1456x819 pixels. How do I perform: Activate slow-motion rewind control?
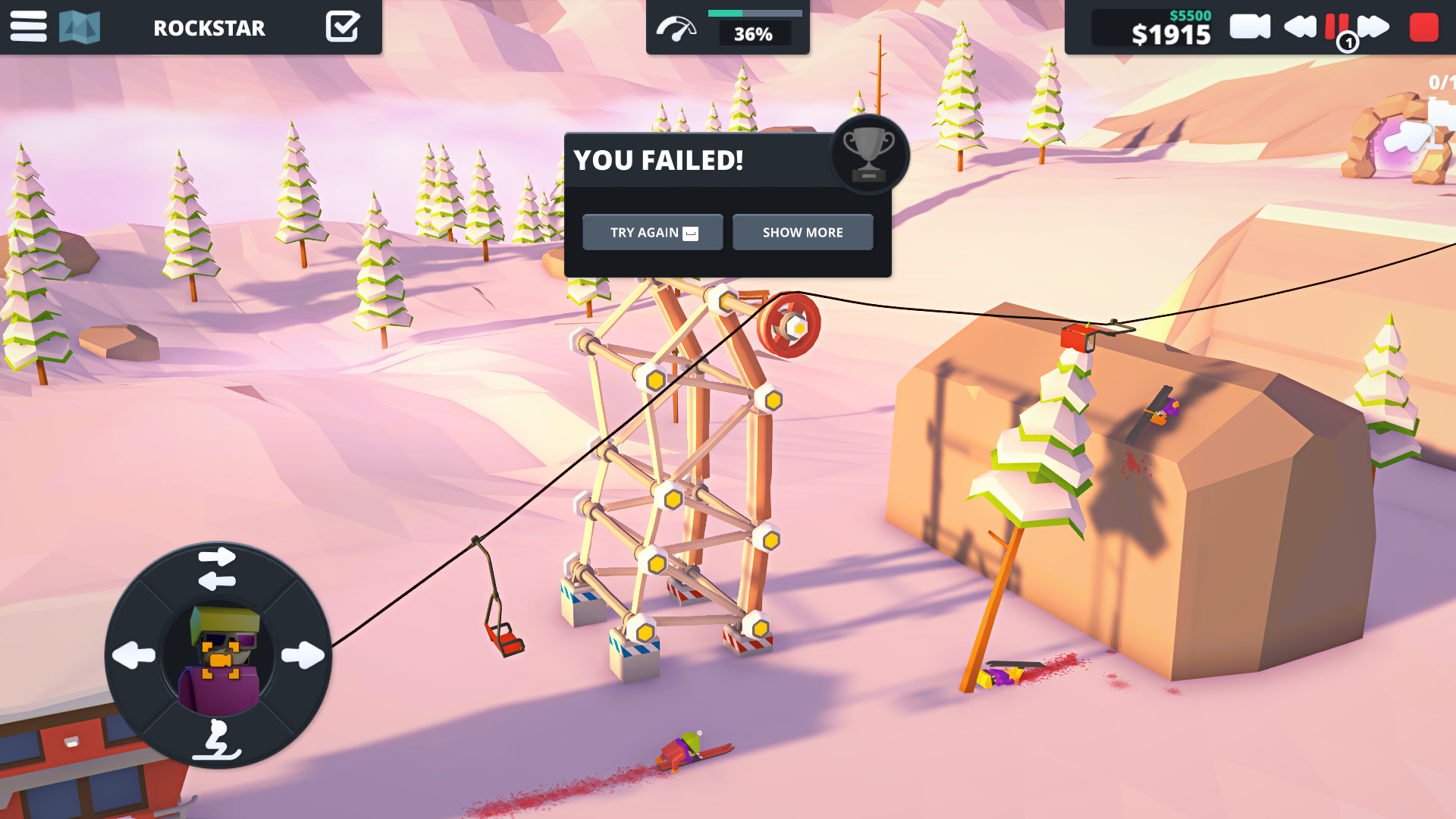coord(1298,25)
